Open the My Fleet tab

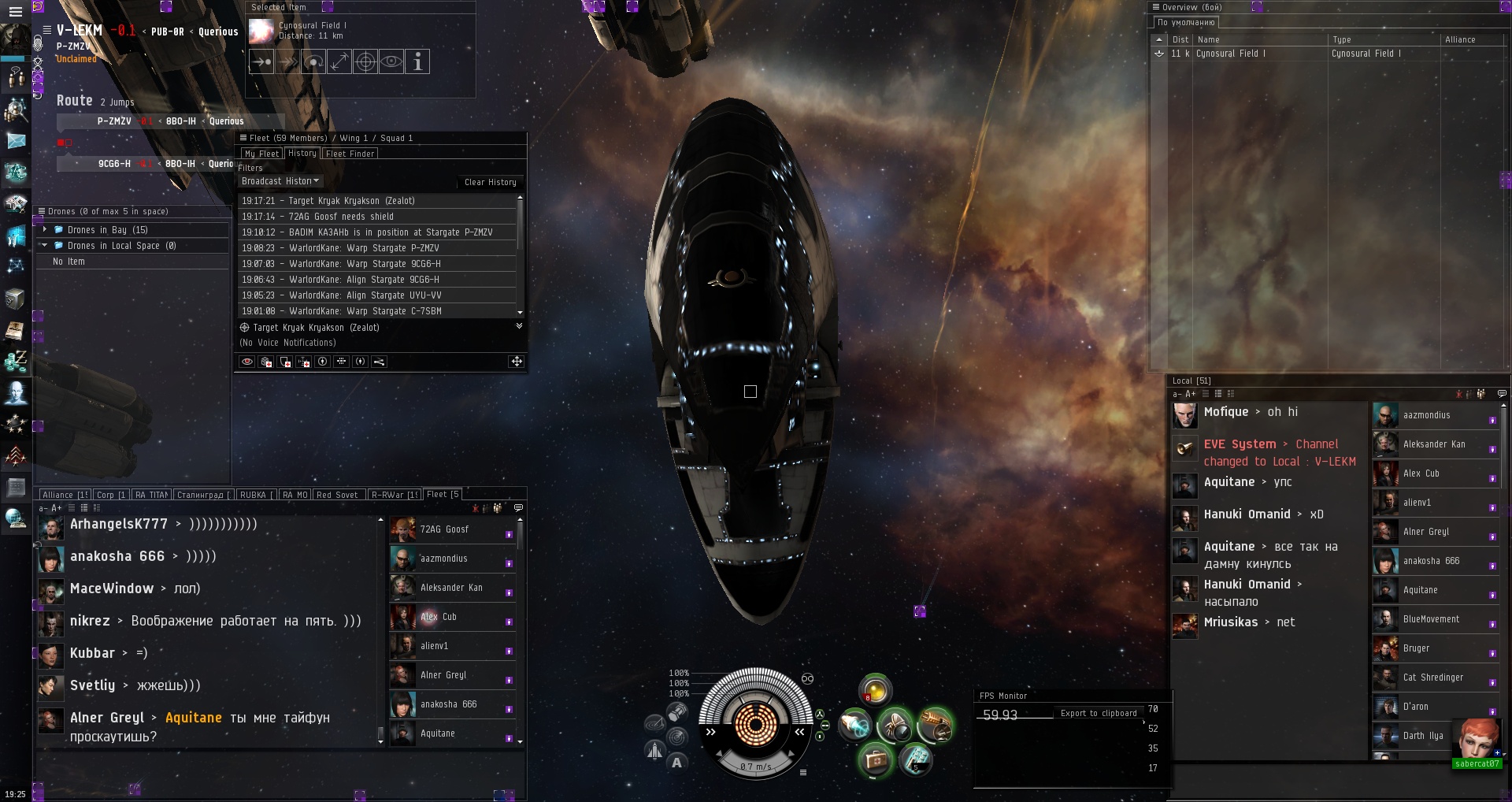click(x=261, y=154)
